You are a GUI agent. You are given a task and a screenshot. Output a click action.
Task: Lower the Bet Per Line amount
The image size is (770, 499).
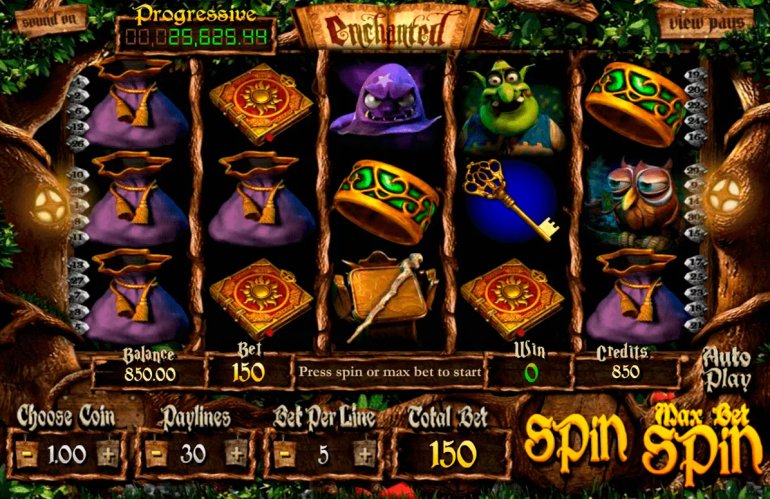pos(287,454)
